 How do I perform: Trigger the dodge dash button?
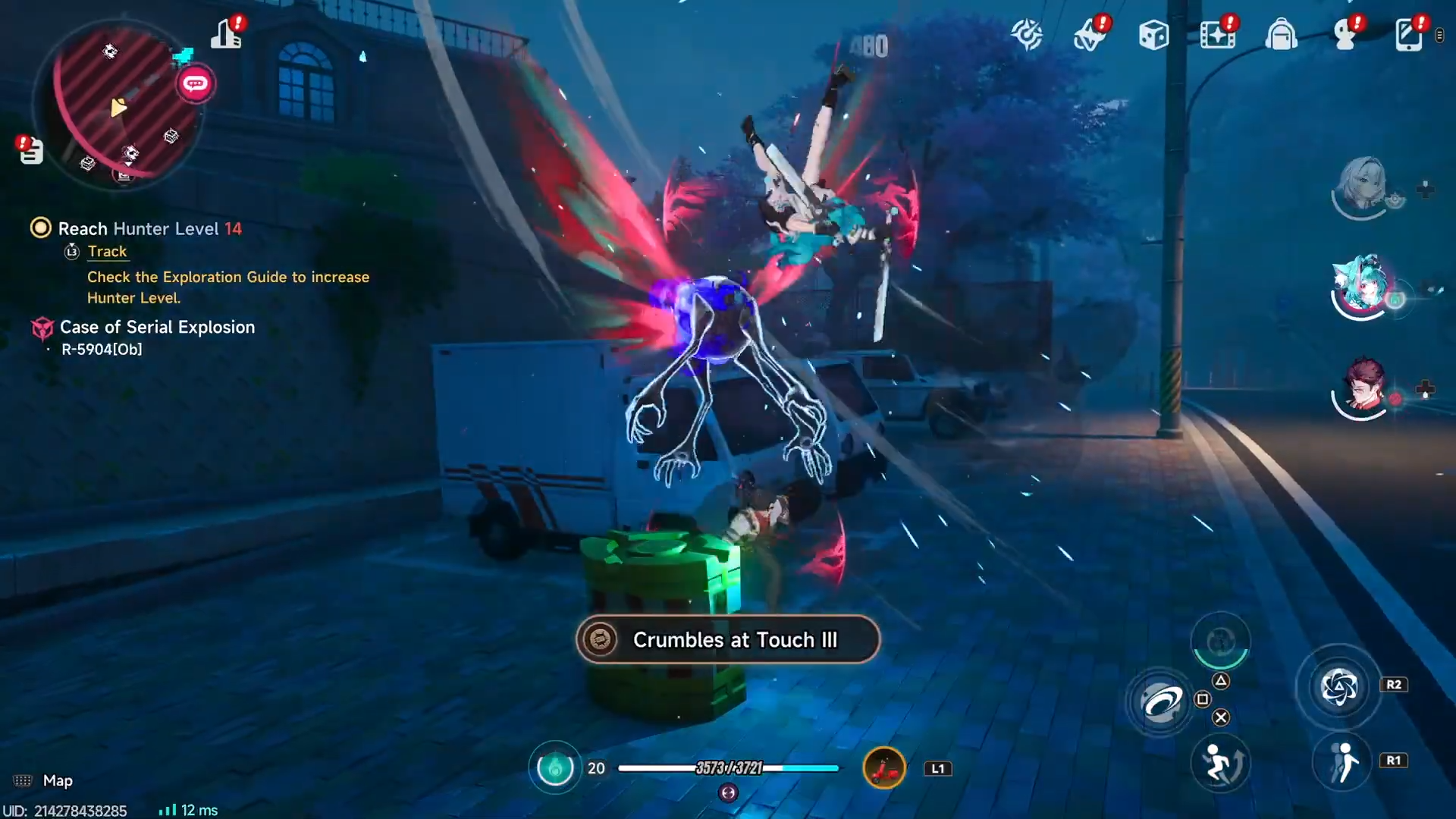1220,763
